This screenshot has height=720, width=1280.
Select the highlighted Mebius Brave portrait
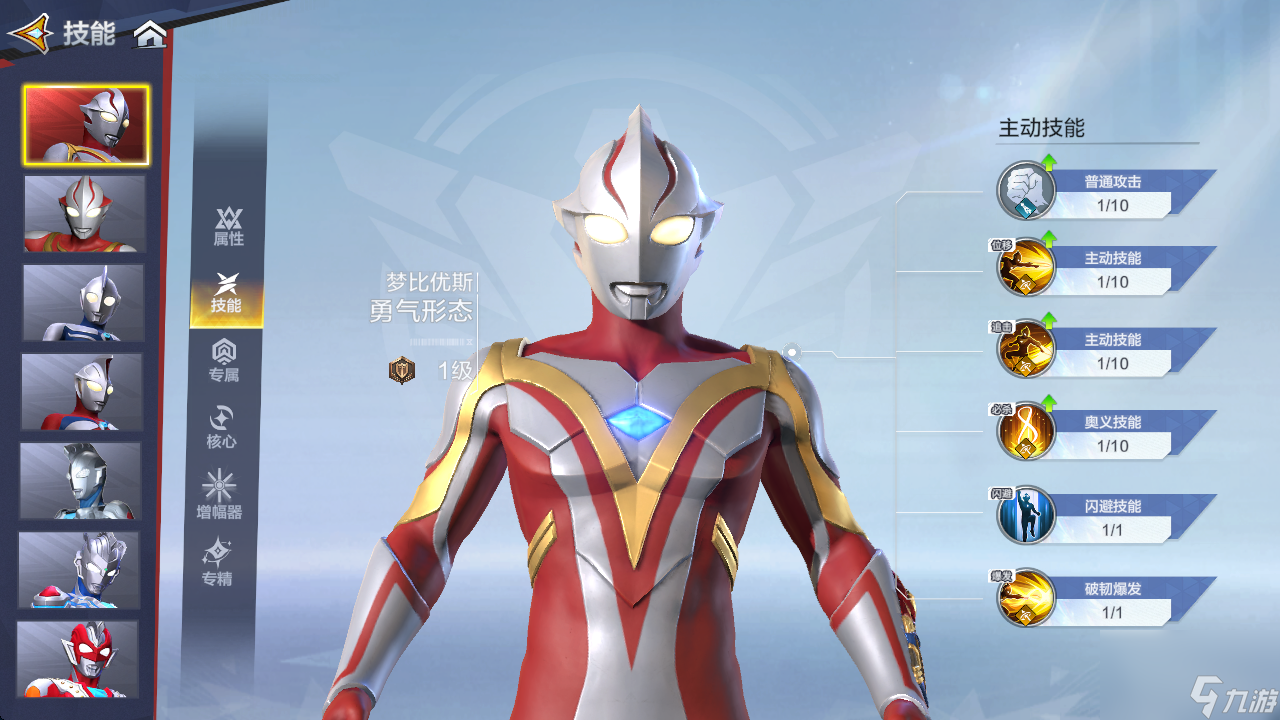tap(87, 125)
